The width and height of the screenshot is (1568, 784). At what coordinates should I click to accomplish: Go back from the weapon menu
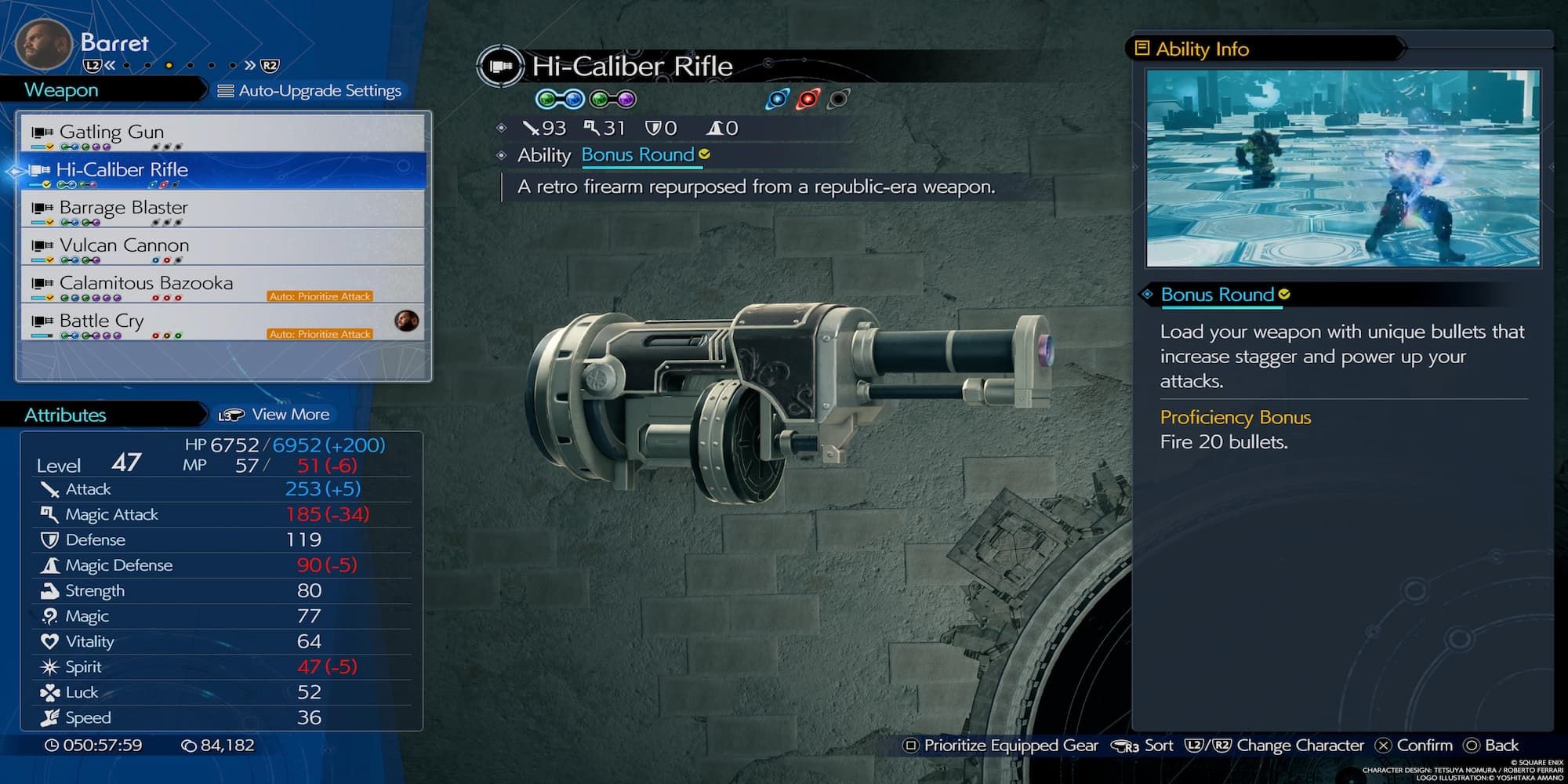[1491, 746]
